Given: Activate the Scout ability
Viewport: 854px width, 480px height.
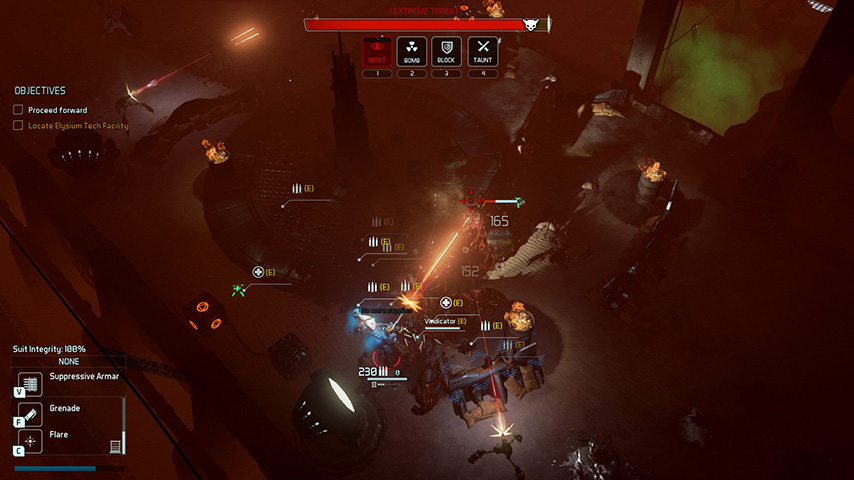Looking at the screenshot, I should (x=377, y=51).
